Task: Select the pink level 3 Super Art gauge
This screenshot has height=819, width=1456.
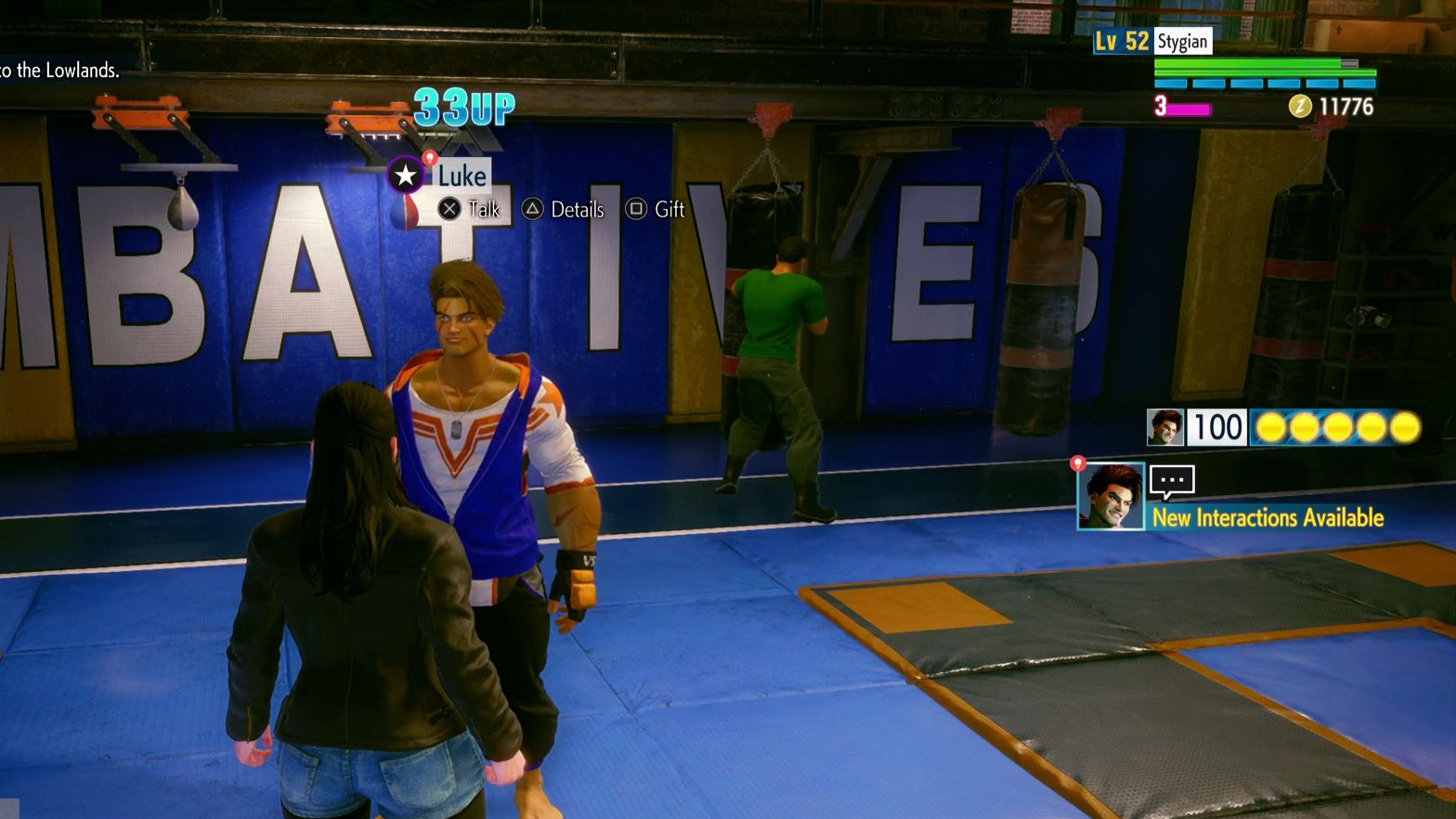Action: pyautogui.click(x=1189, y=110)
